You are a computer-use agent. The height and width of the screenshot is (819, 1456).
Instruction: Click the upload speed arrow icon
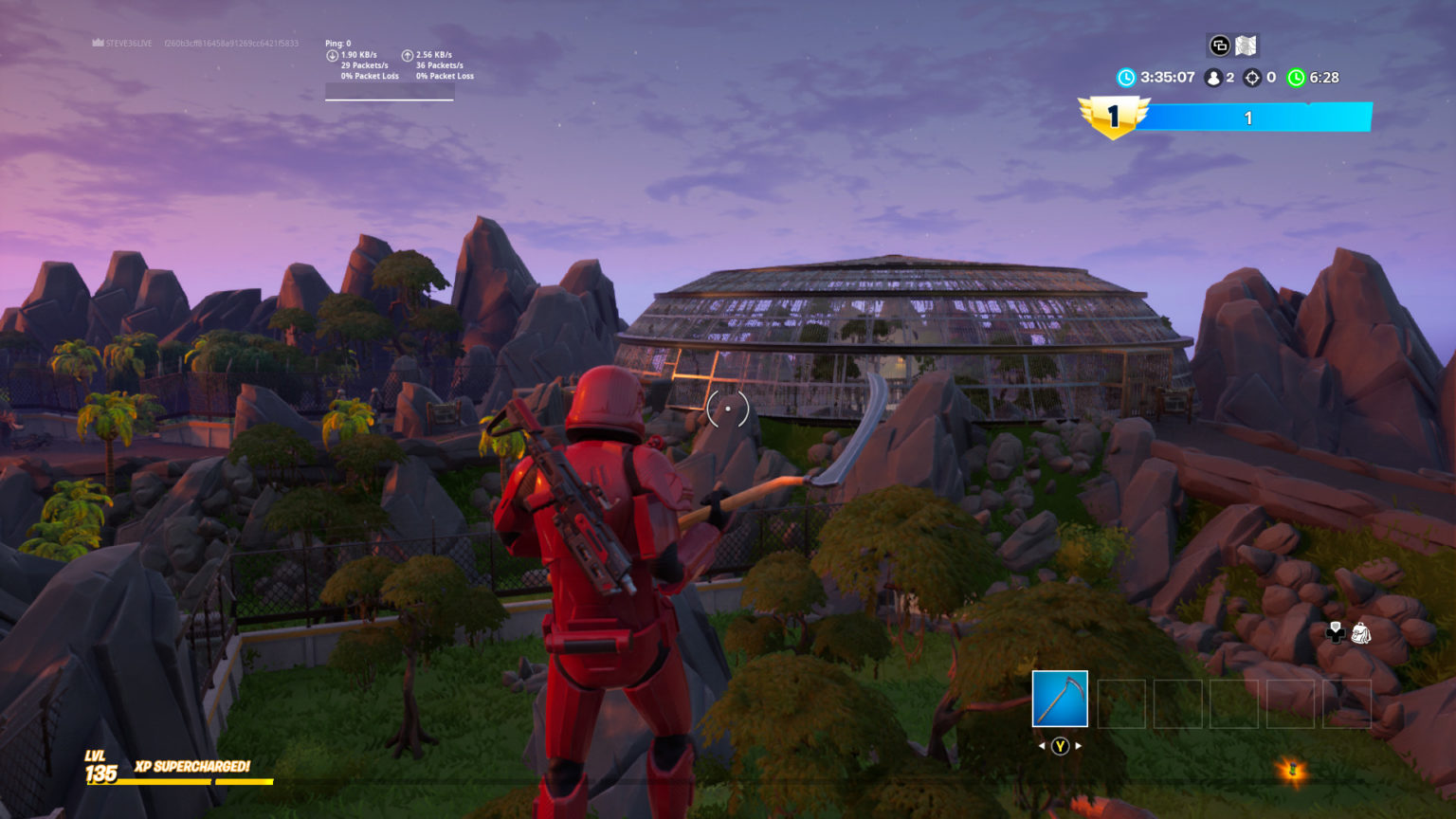point(408,54)
